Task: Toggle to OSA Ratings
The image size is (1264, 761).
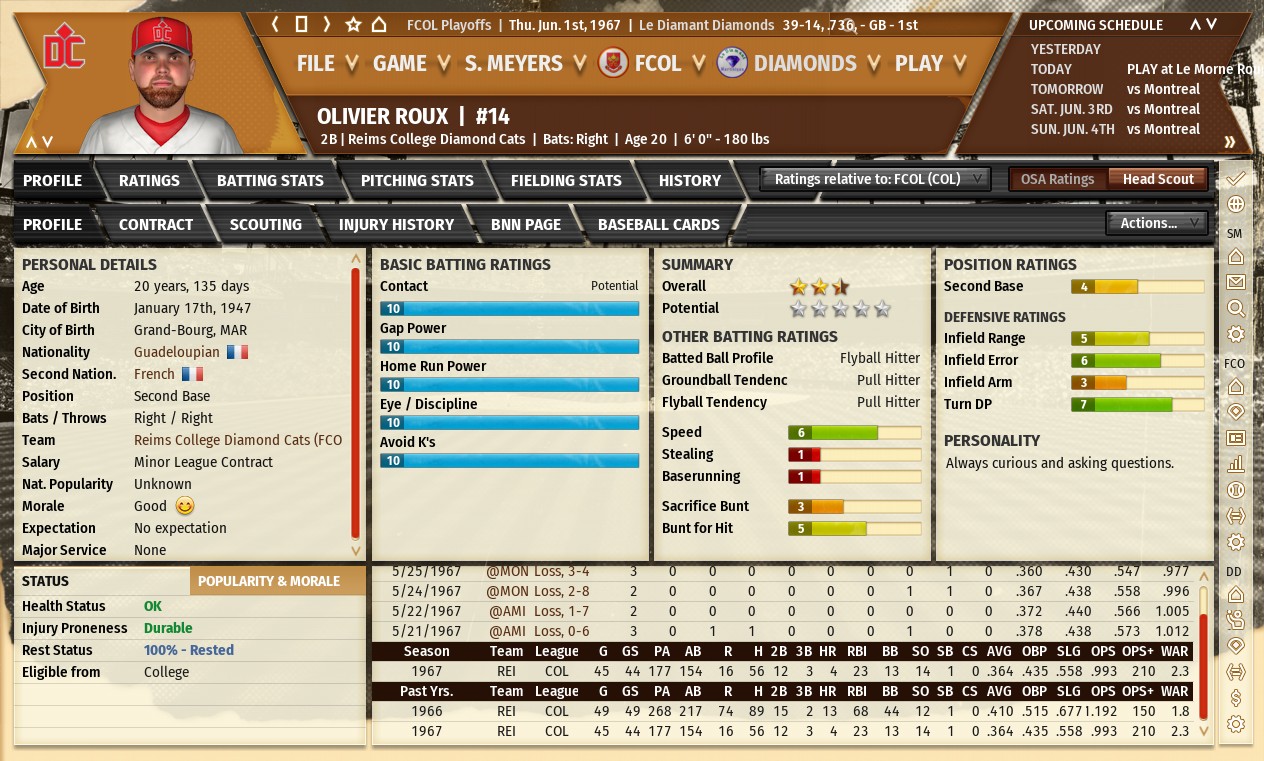Action: 1057,179
